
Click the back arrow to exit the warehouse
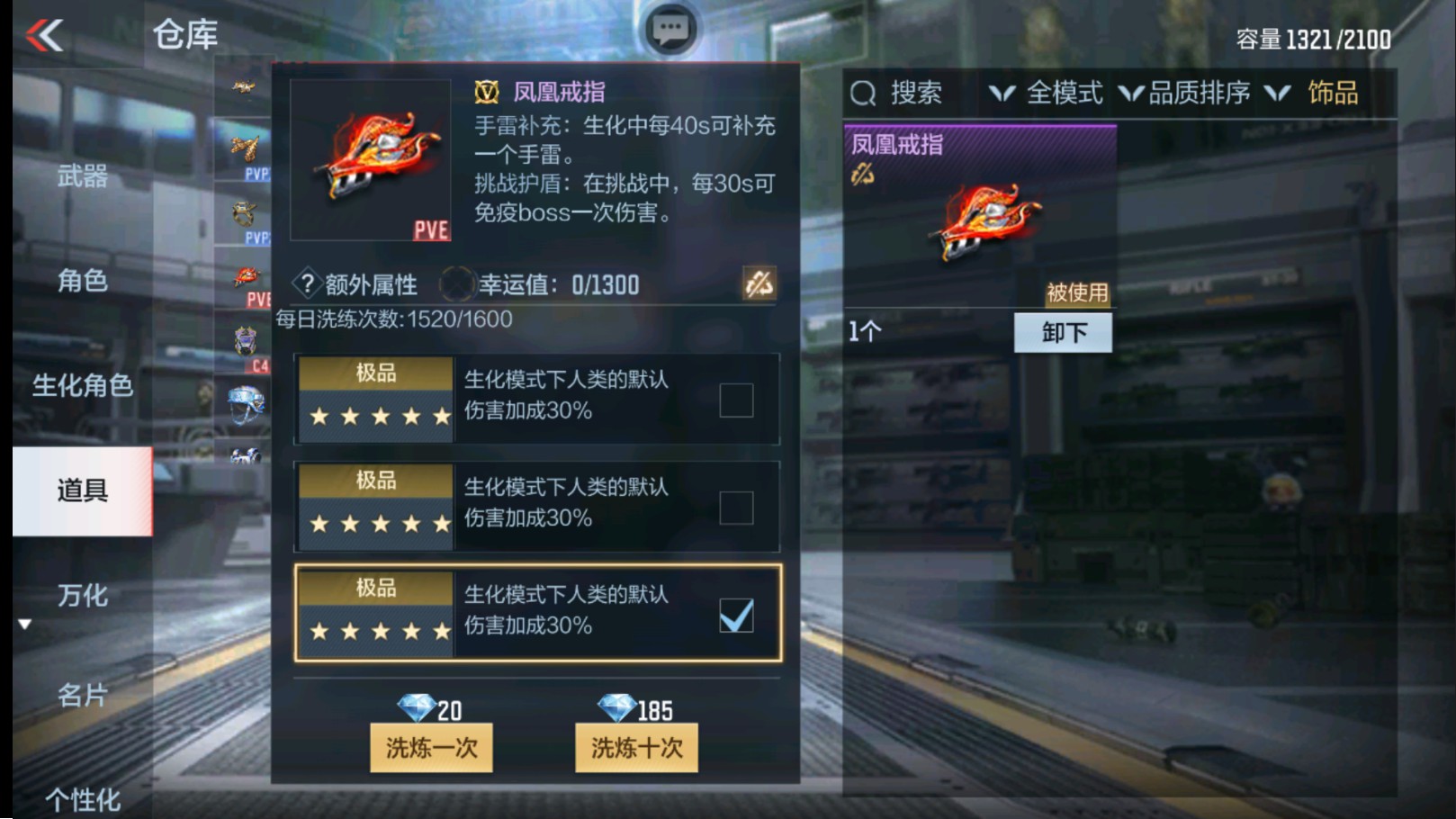click(x=42, y=32)
